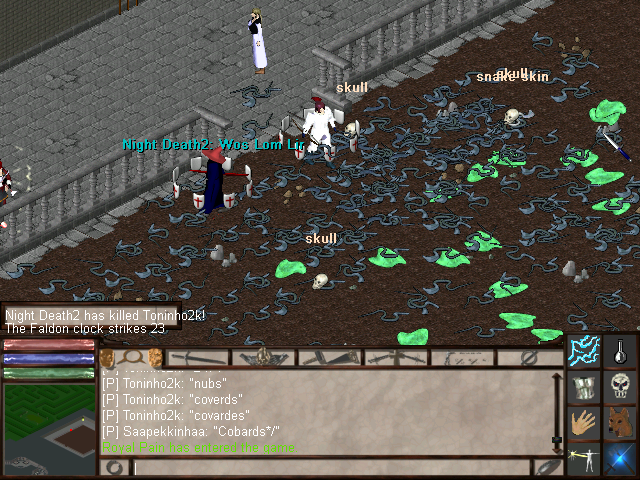Image resolution: width=640 pixels, height=480 pixels.
Task: Open the armor chestplate icon
Action: (x=584, y=386)
